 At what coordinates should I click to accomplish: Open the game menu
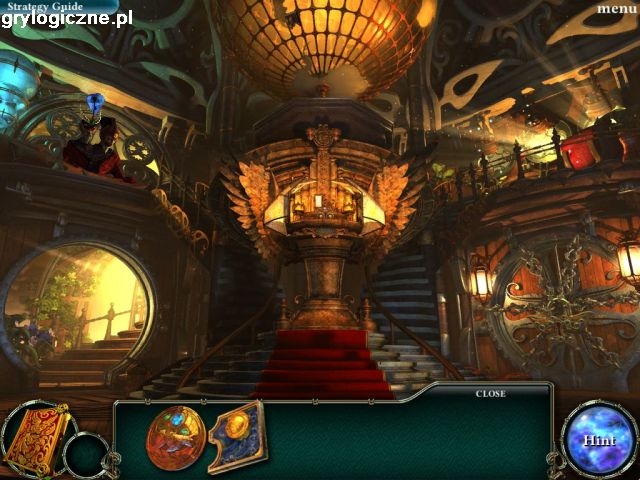pyautogui.click(x=616, y=9)
